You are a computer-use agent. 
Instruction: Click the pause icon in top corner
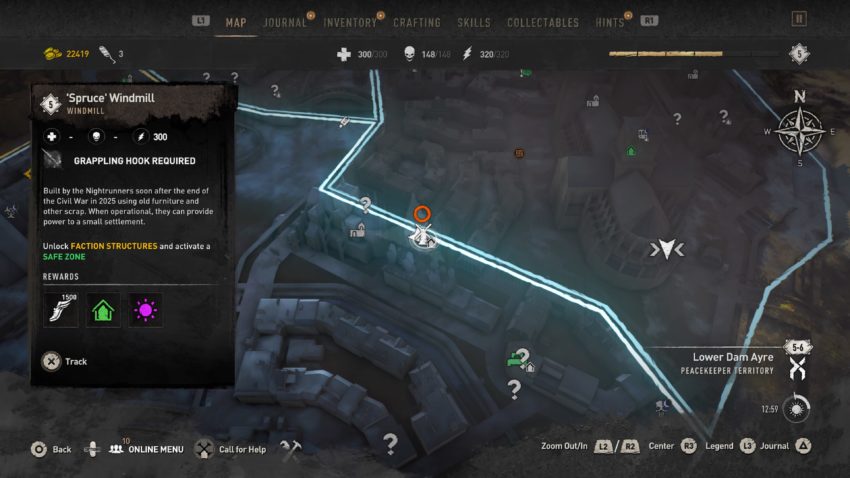tap(798, 18)
